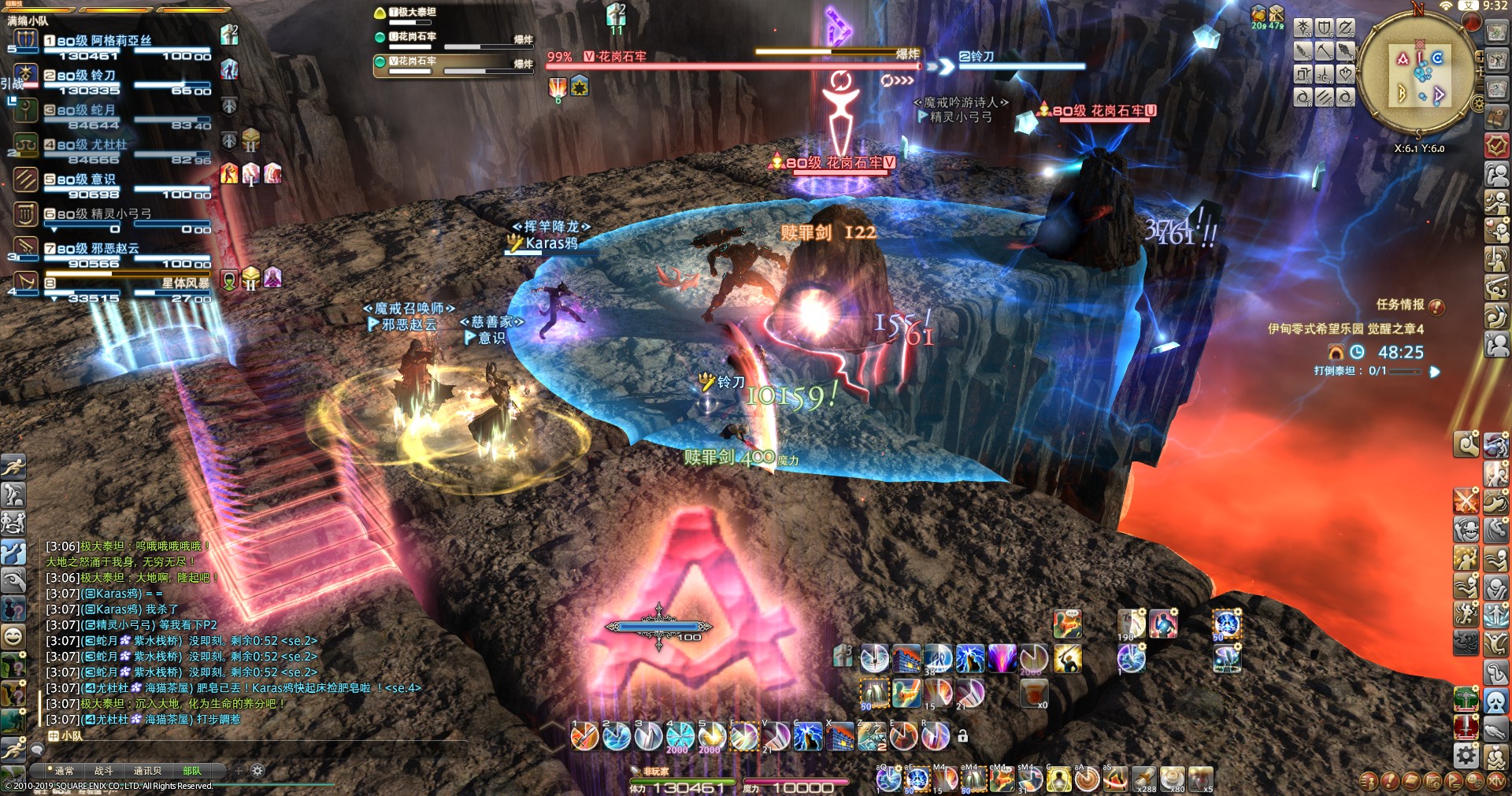Open the minimap settings gear

(x=1478, y=103)
